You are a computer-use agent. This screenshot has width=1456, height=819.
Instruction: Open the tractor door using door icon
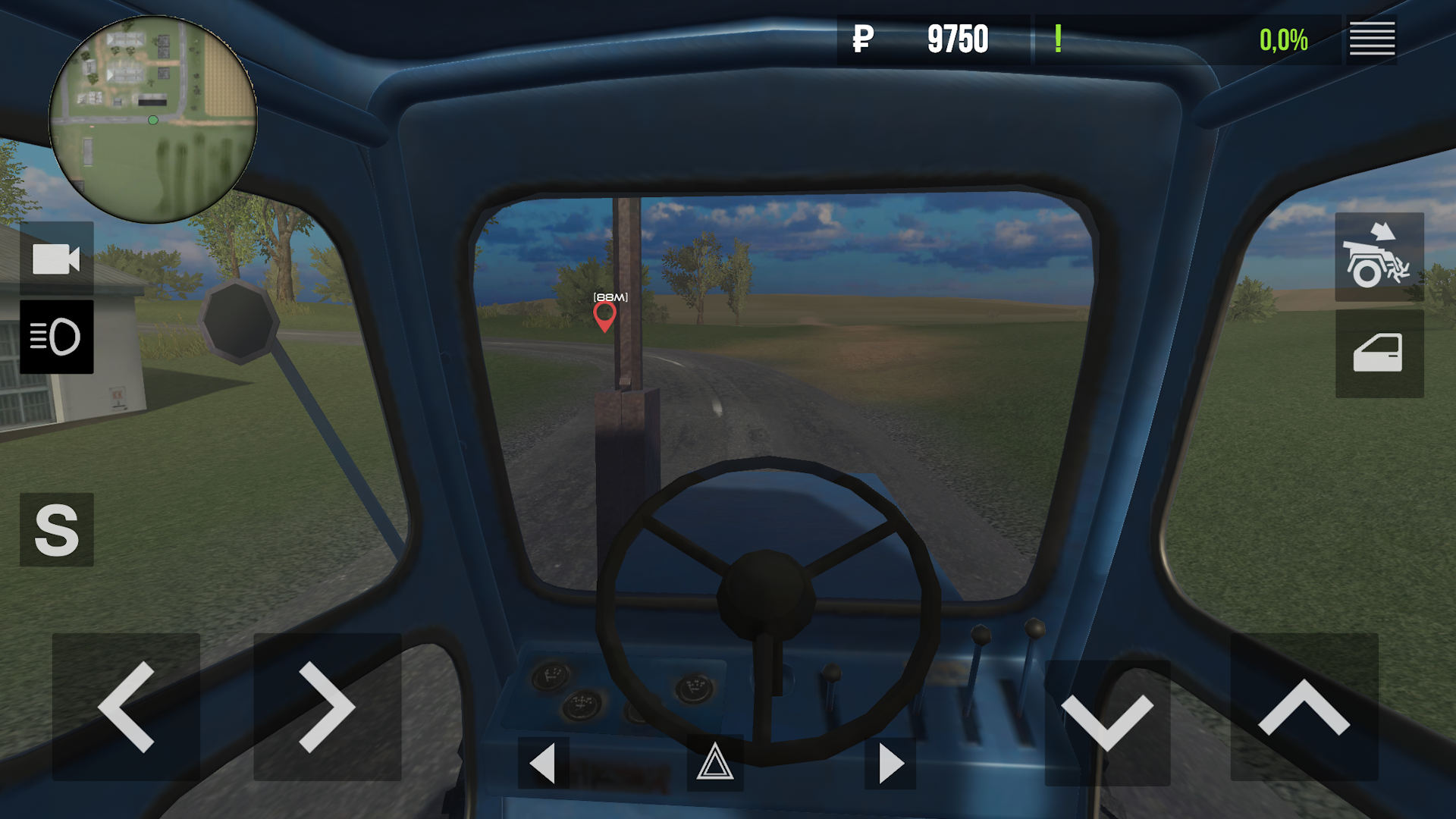1379,351
